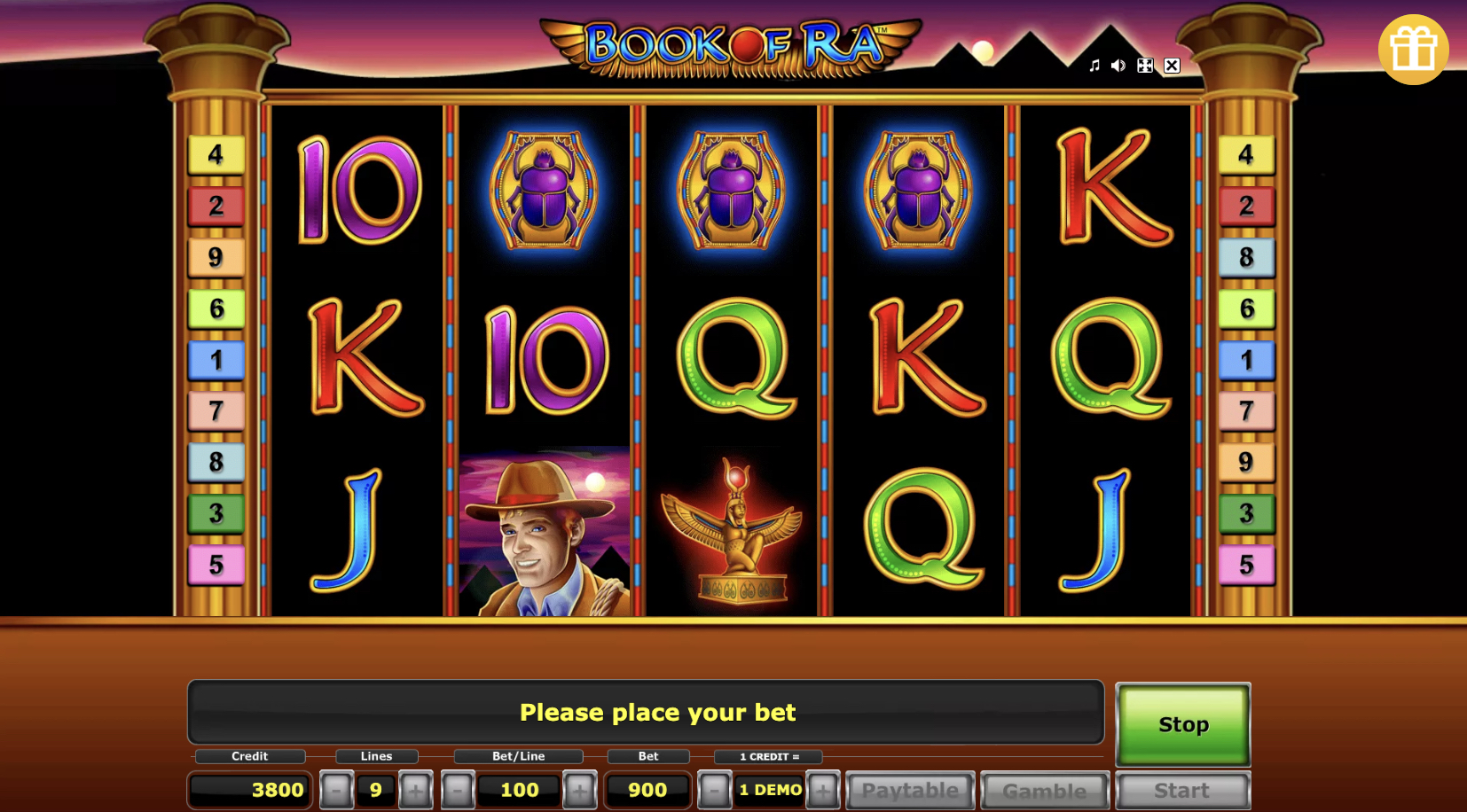This screenshot has width=1467, height=812.
Task: Enable fullscreen mode
Action: [x=1144, y=65]
